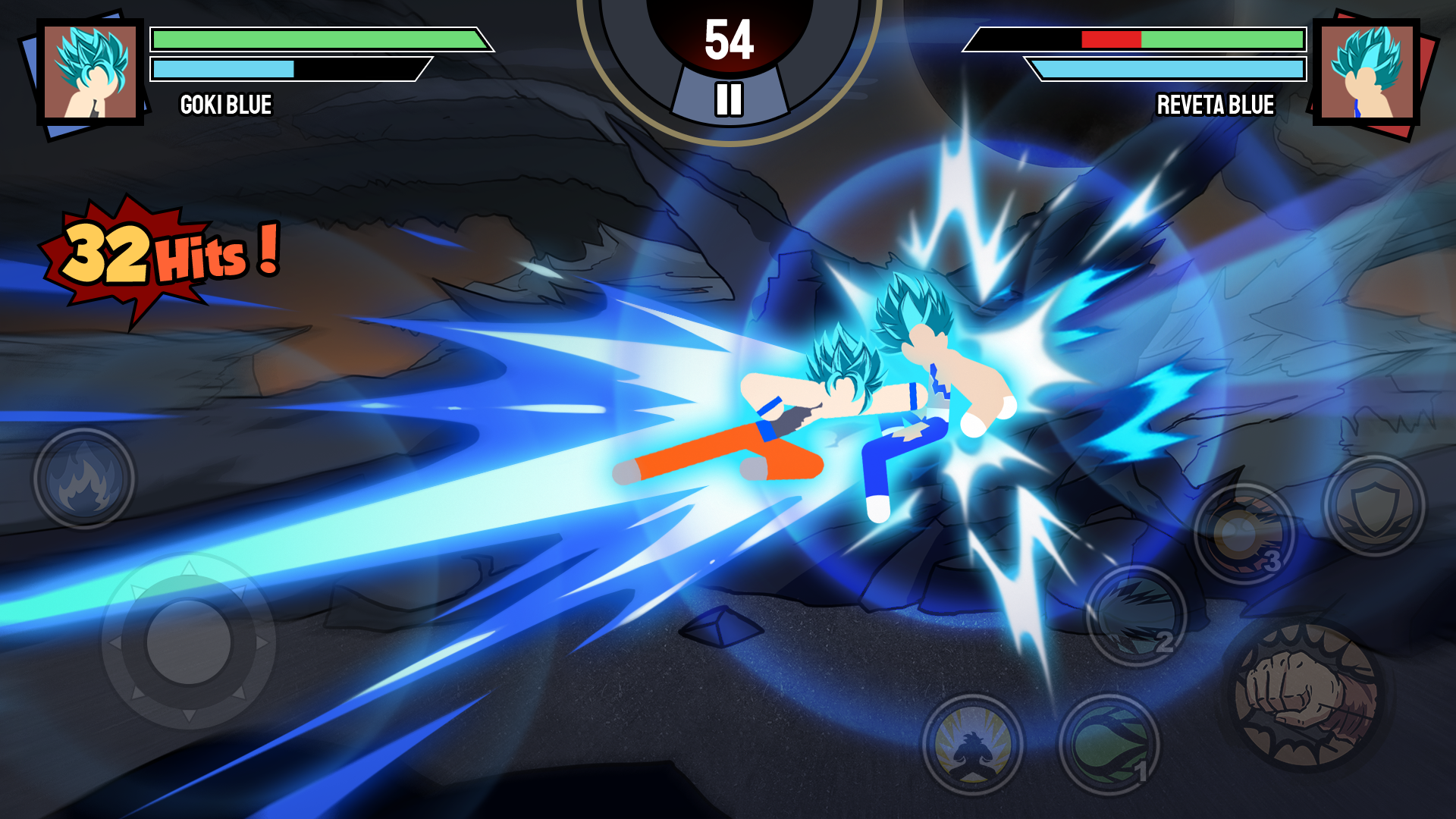The width and height of the screenshot is (1456, 819).
Task: Tap the 54 second match timer
Action: click(730, 36)
